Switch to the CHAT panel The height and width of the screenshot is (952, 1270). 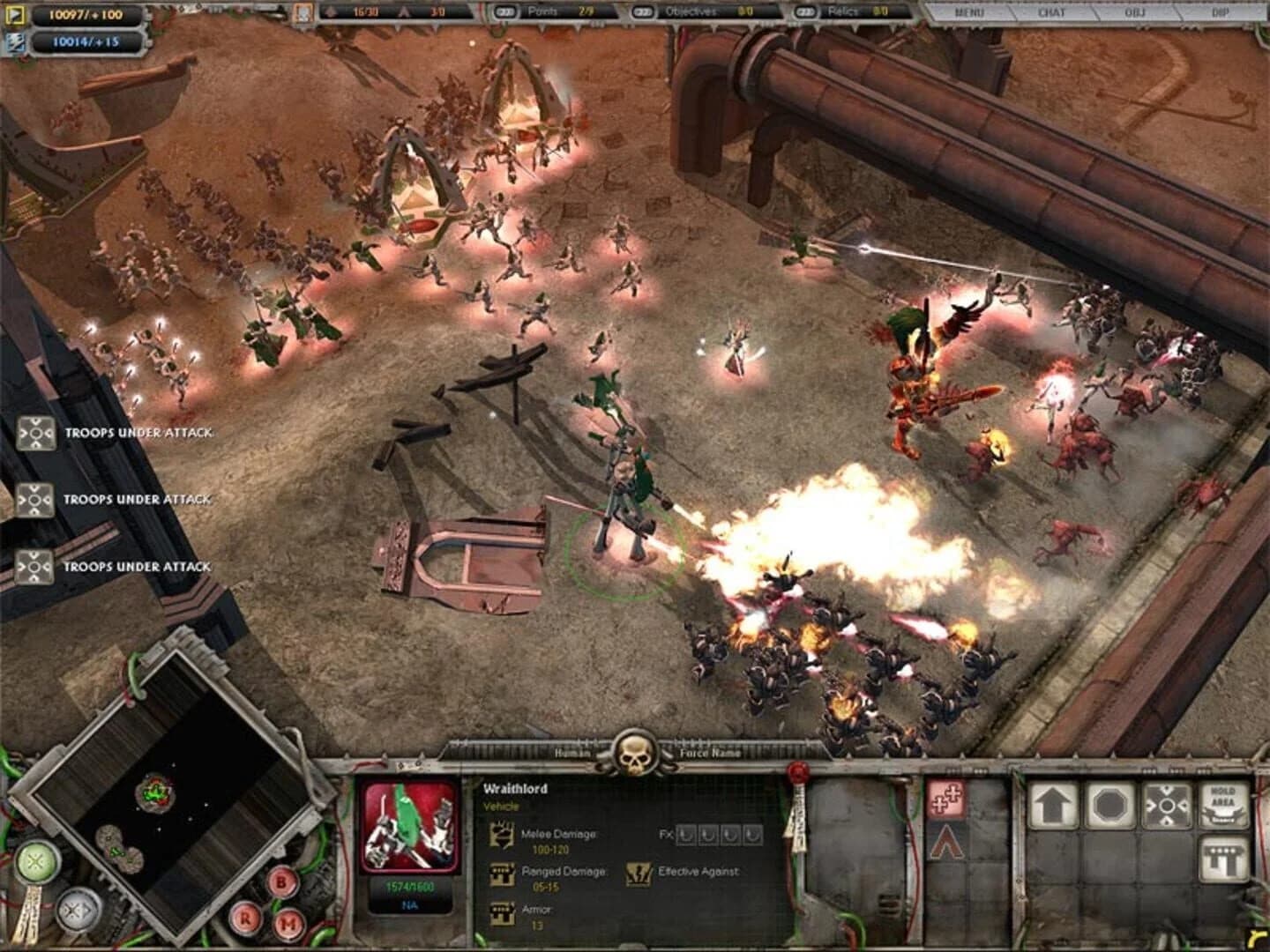click(1053, 13)
